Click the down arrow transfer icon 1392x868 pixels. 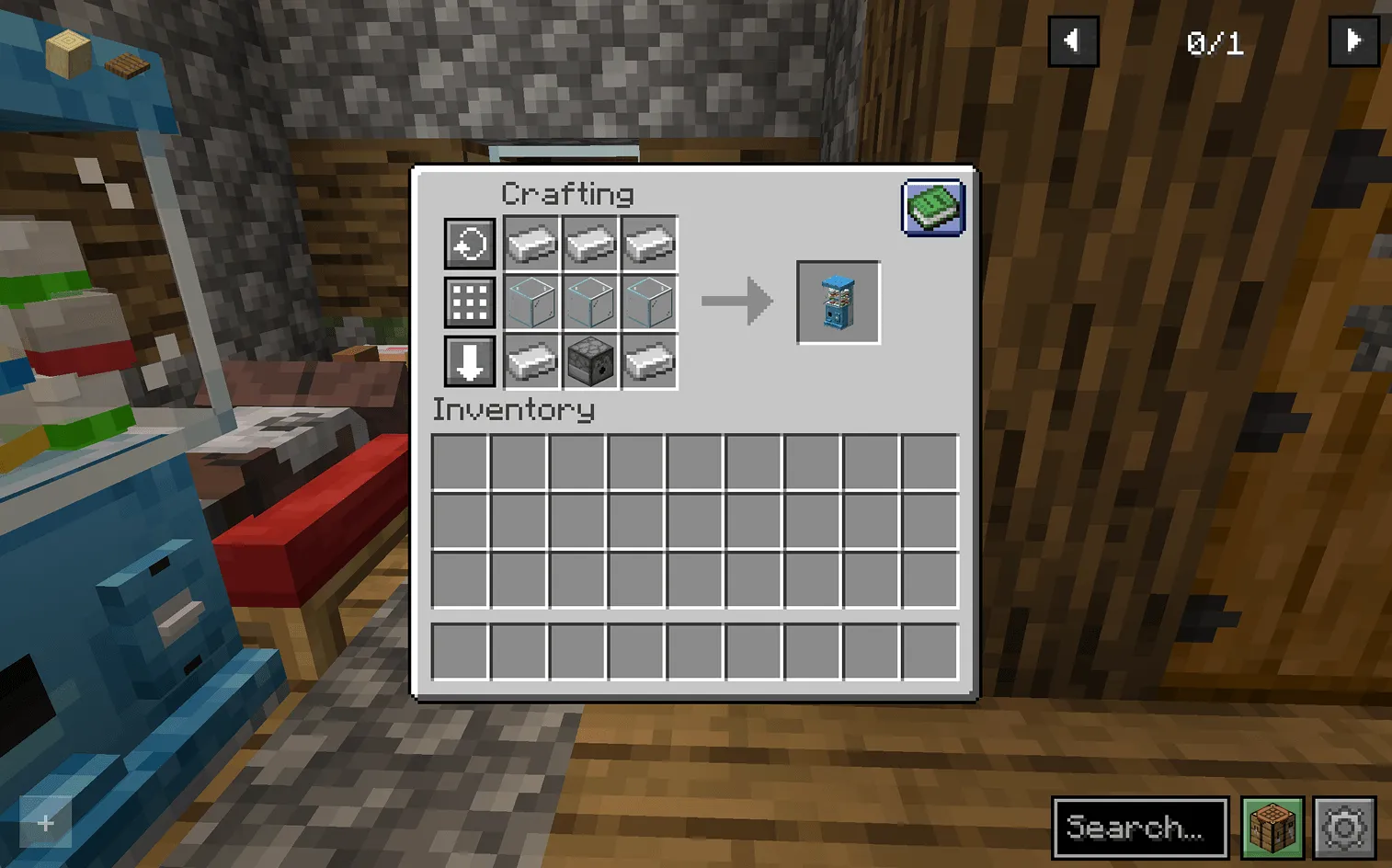(x=469, y=361)
